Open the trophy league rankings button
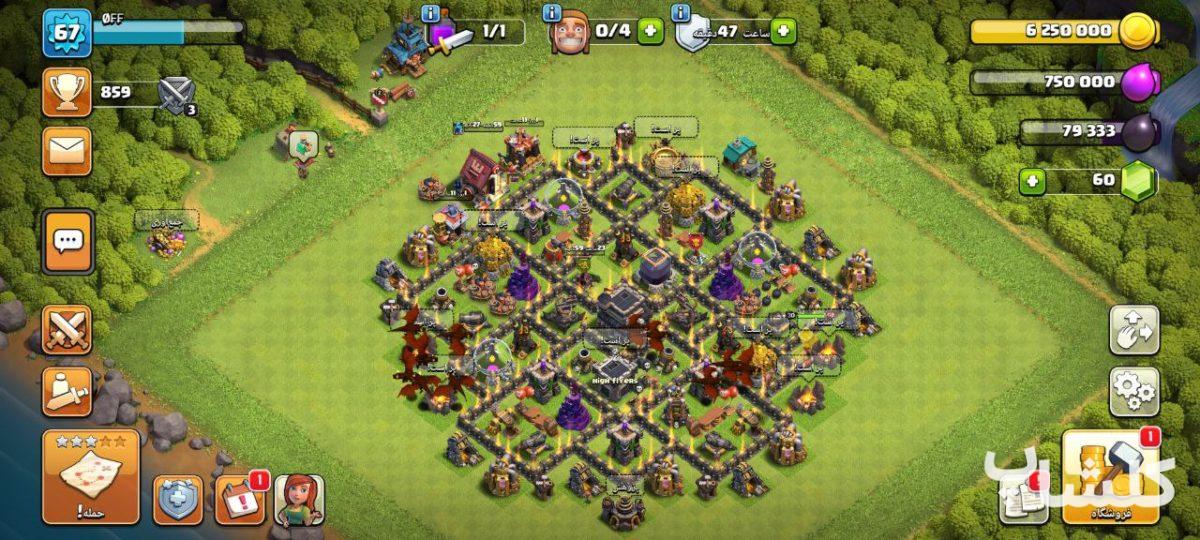Image resolution: width=1200 pixels, height=540 pixels. [67, 93]
